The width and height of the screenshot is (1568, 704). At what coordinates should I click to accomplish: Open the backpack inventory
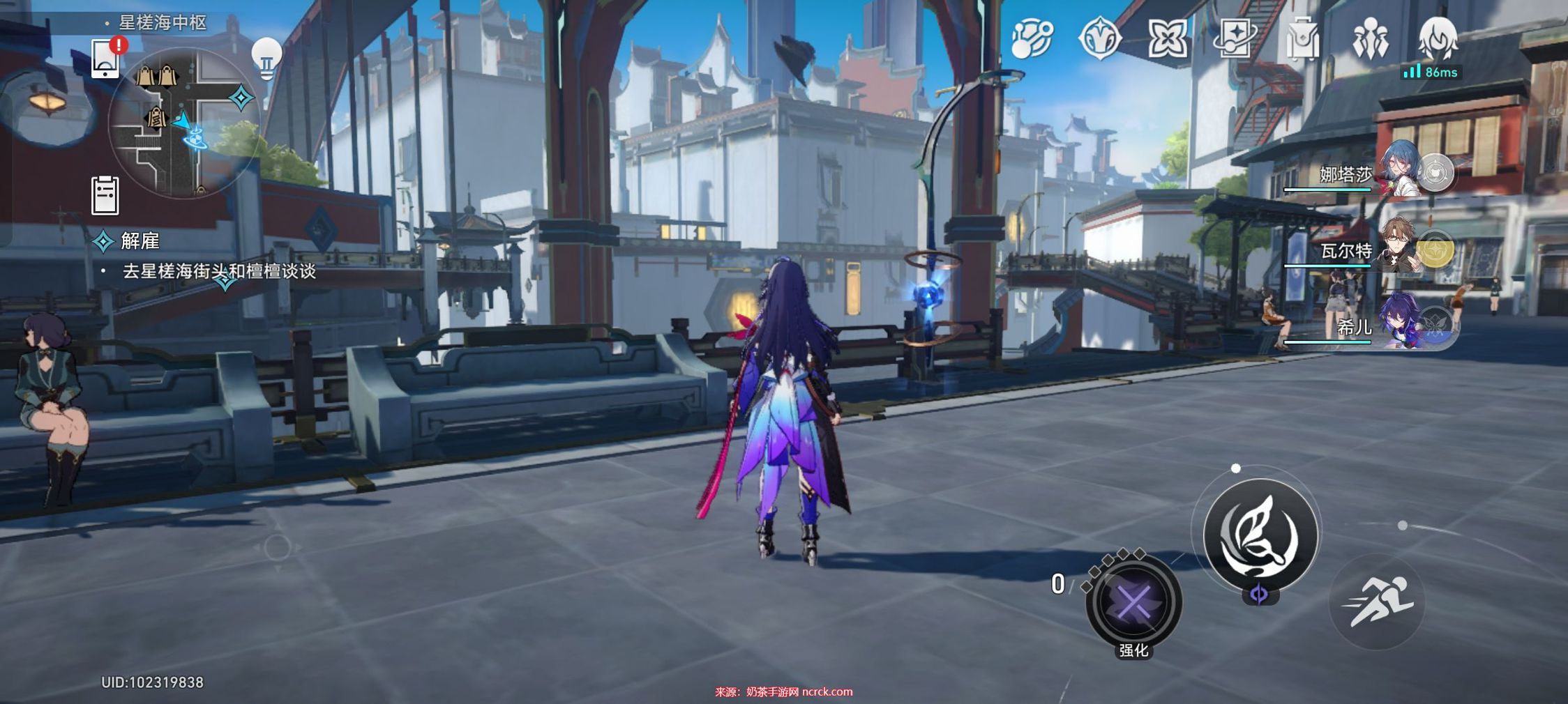coord(1302,38)
